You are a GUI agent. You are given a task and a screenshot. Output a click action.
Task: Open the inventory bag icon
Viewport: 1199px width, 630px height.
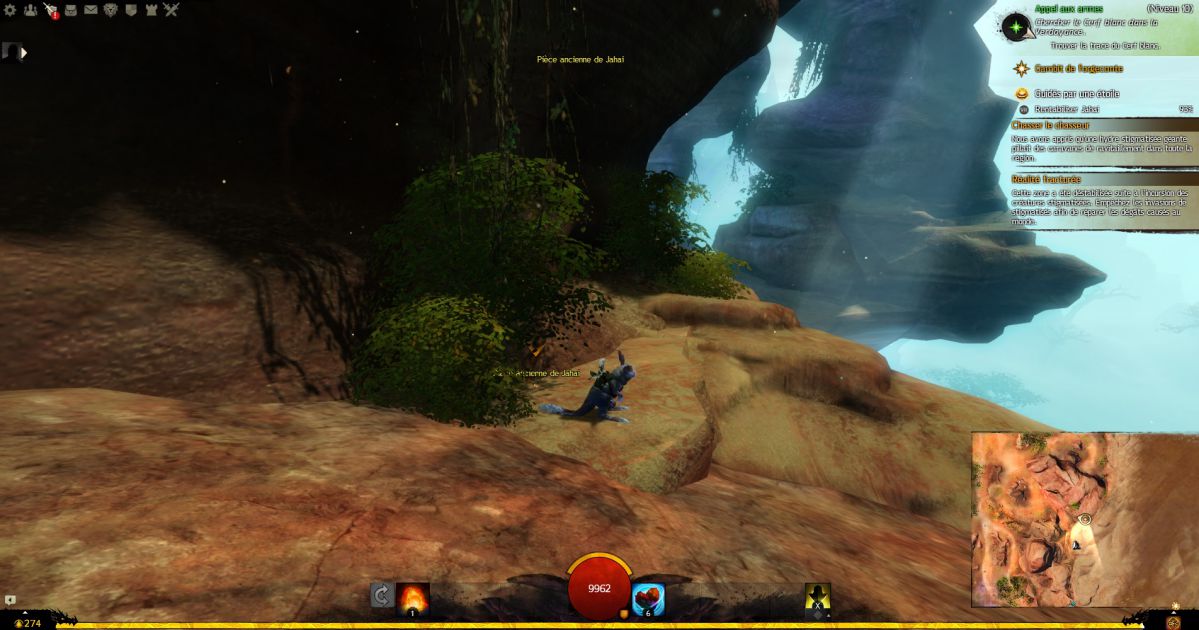[x=71, y=10]
